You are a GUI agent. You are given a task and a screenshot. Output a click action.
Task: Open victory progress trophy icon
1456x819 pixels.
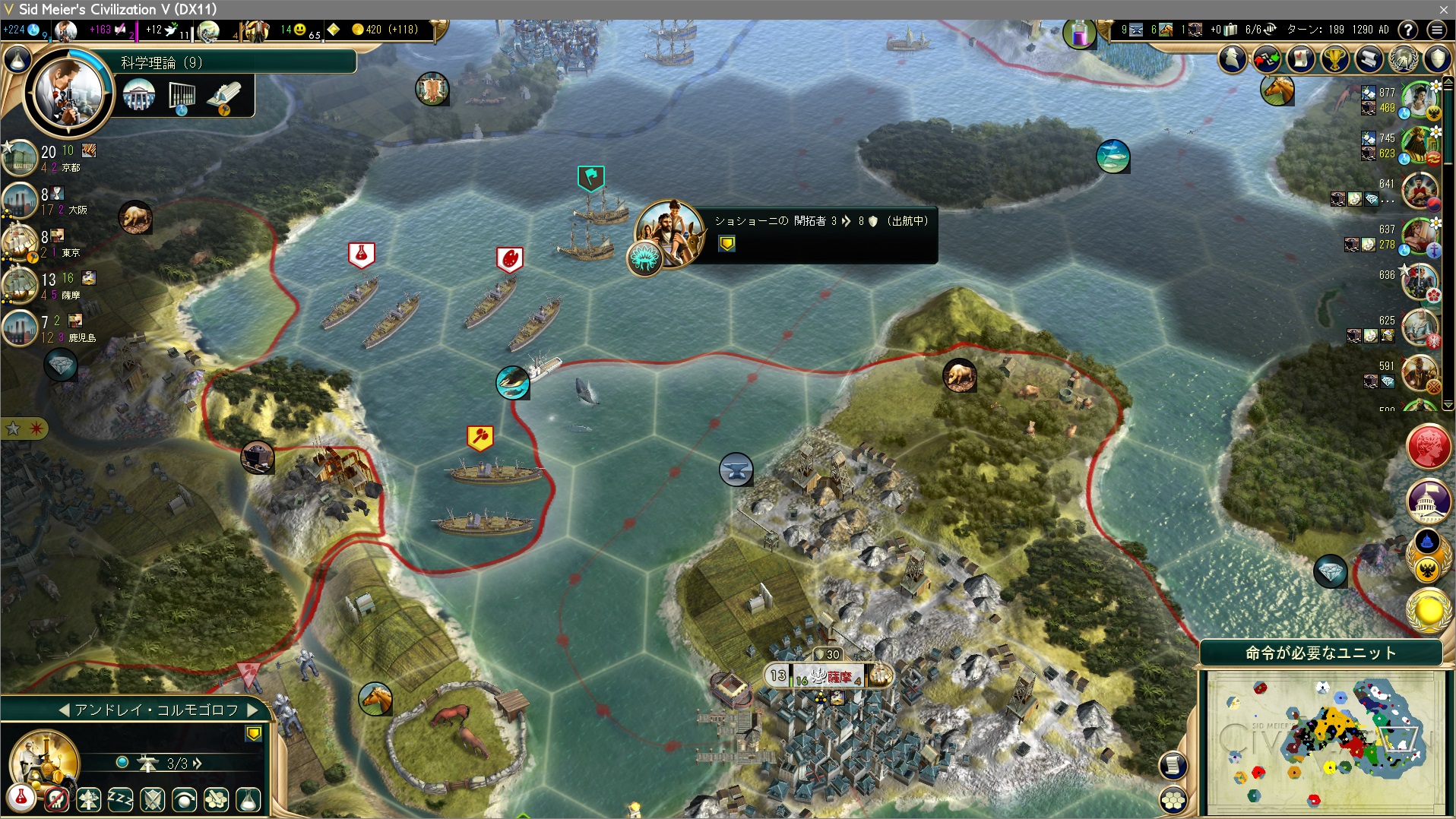tap(1335, 59)
